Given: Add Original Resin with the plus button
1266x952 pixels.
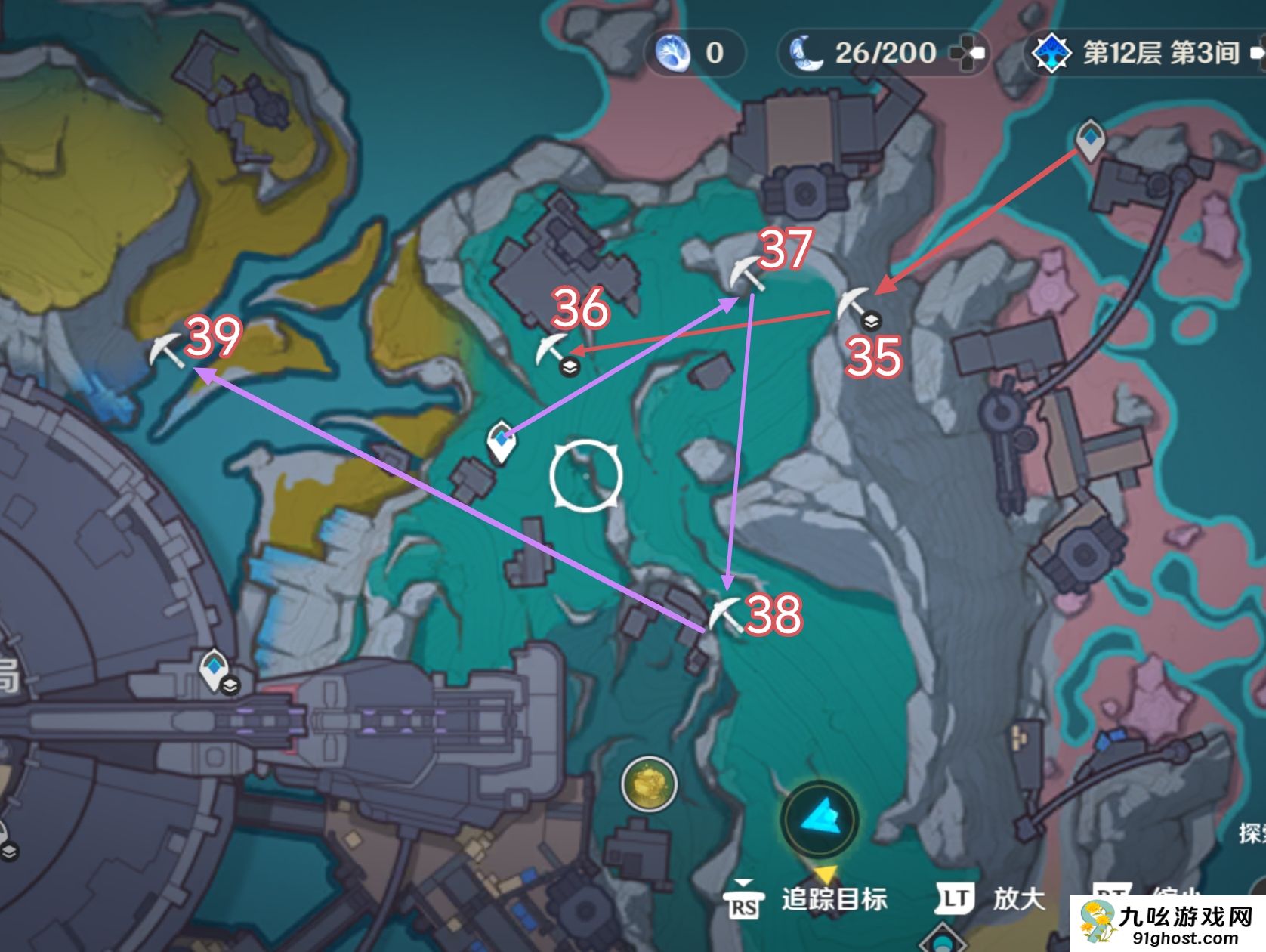Looking at the screenshot, I should coord(968,53).
